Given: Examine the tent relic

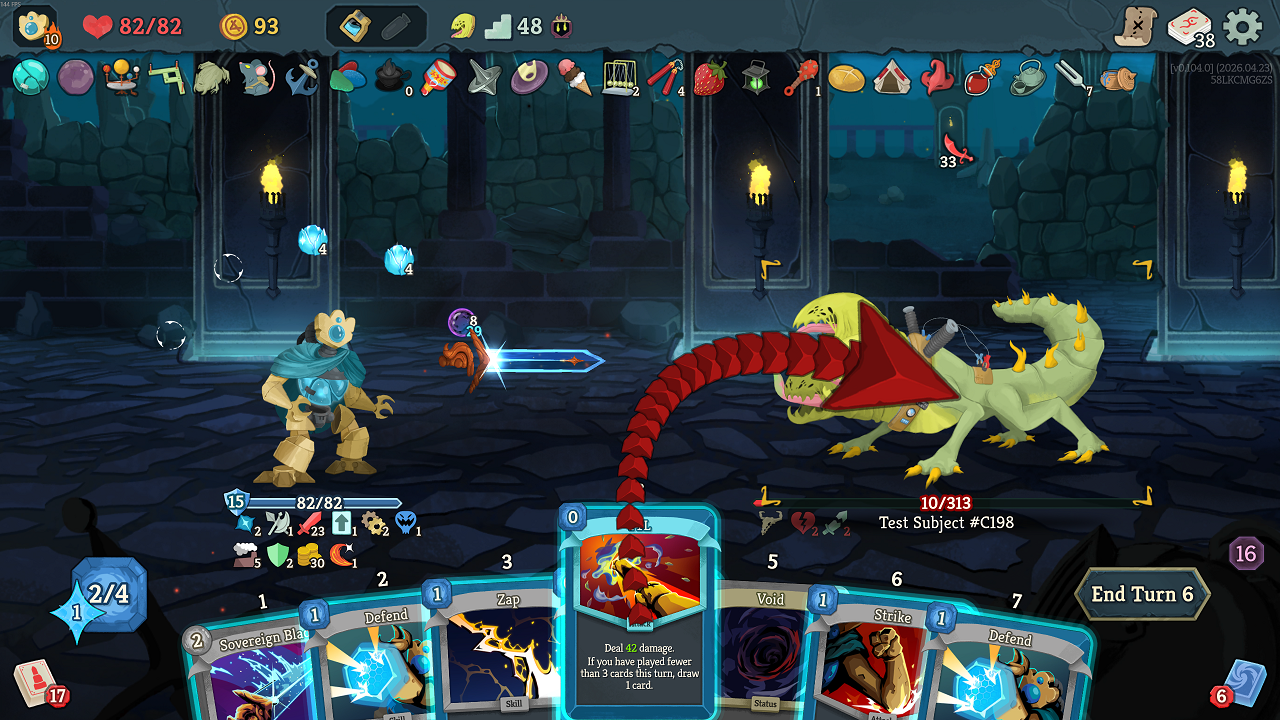Looking at the screenshot, I should coord(890,77).
